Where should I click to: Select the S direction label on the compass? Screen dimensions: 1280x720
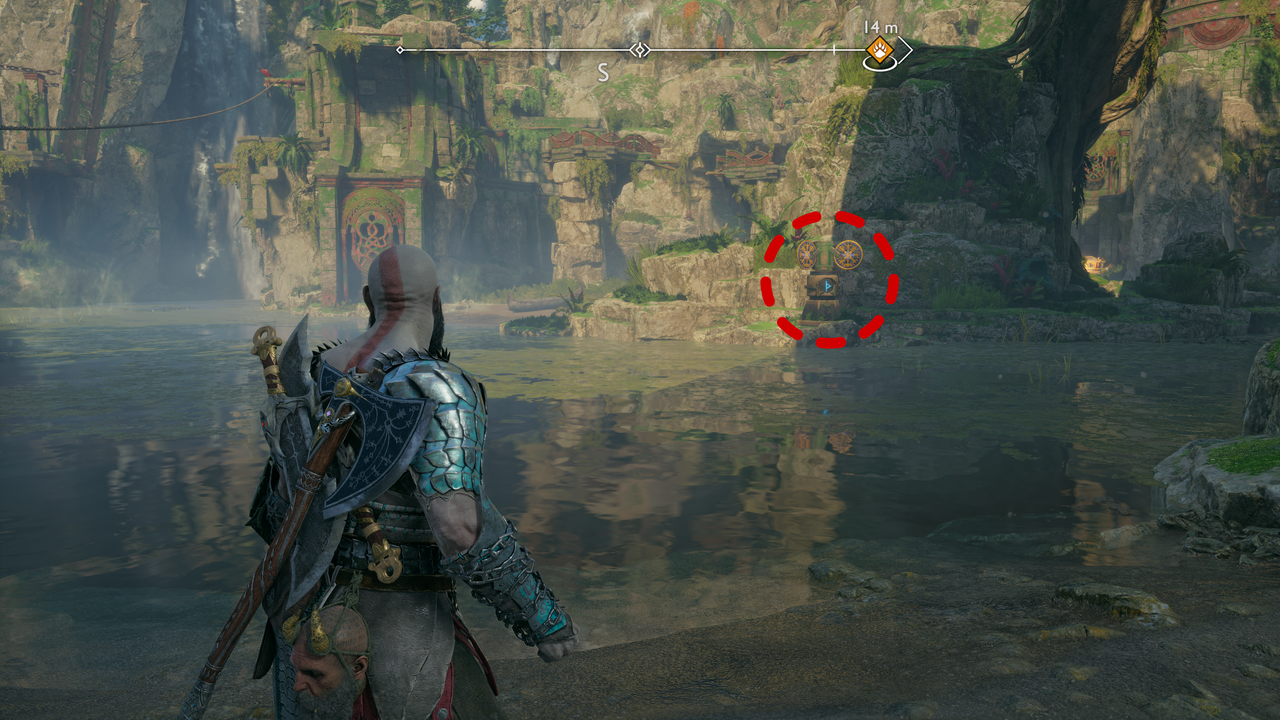603,71
